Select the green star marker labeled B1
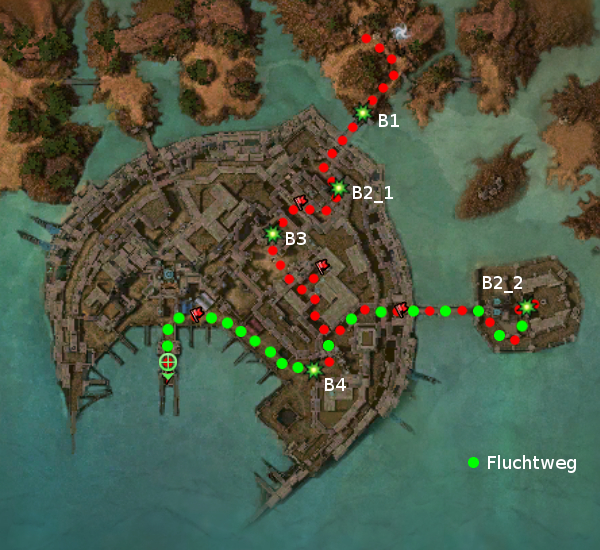 click(x=362, y=114)
